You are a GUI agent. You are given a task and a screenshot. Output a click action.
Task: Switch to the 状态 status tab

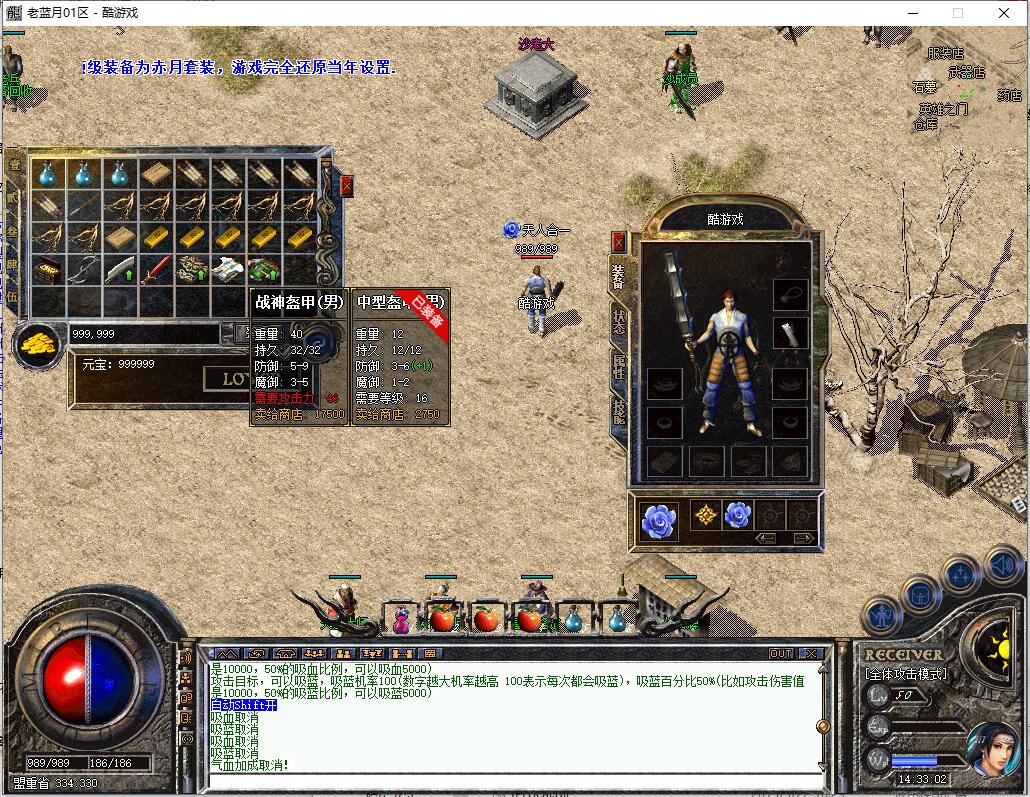(x=619, y=319)
